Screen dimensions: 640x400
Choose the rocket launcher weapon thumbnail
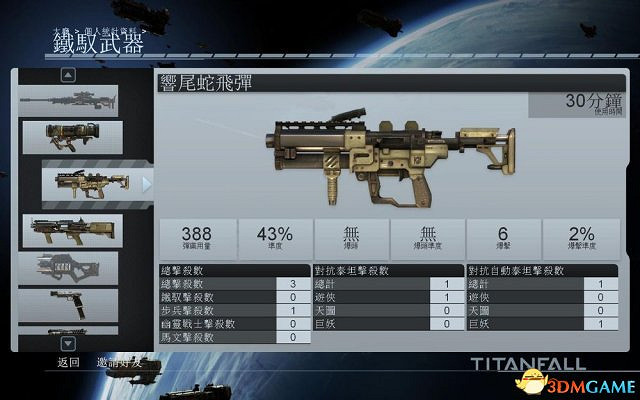point(72,138)
